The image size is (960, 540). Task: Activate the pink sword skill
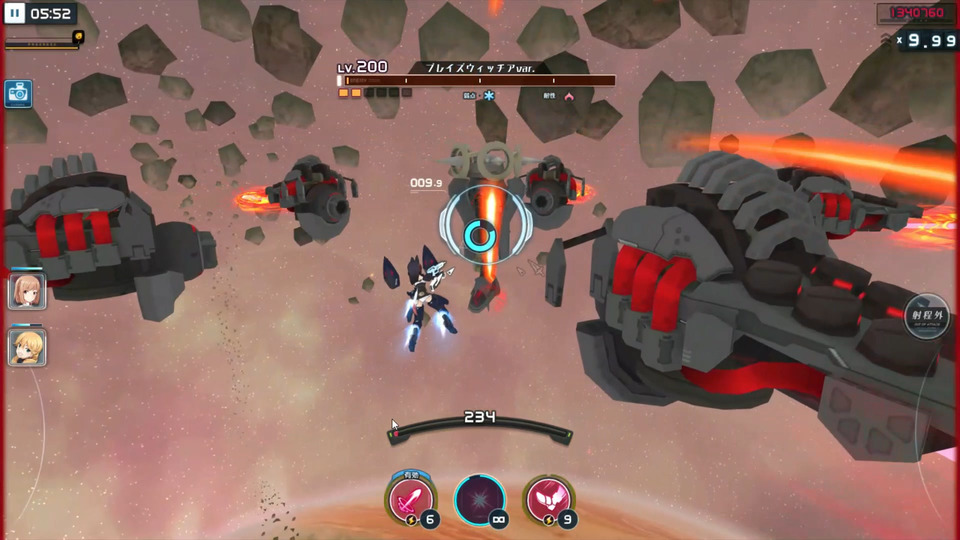point(411,499)
